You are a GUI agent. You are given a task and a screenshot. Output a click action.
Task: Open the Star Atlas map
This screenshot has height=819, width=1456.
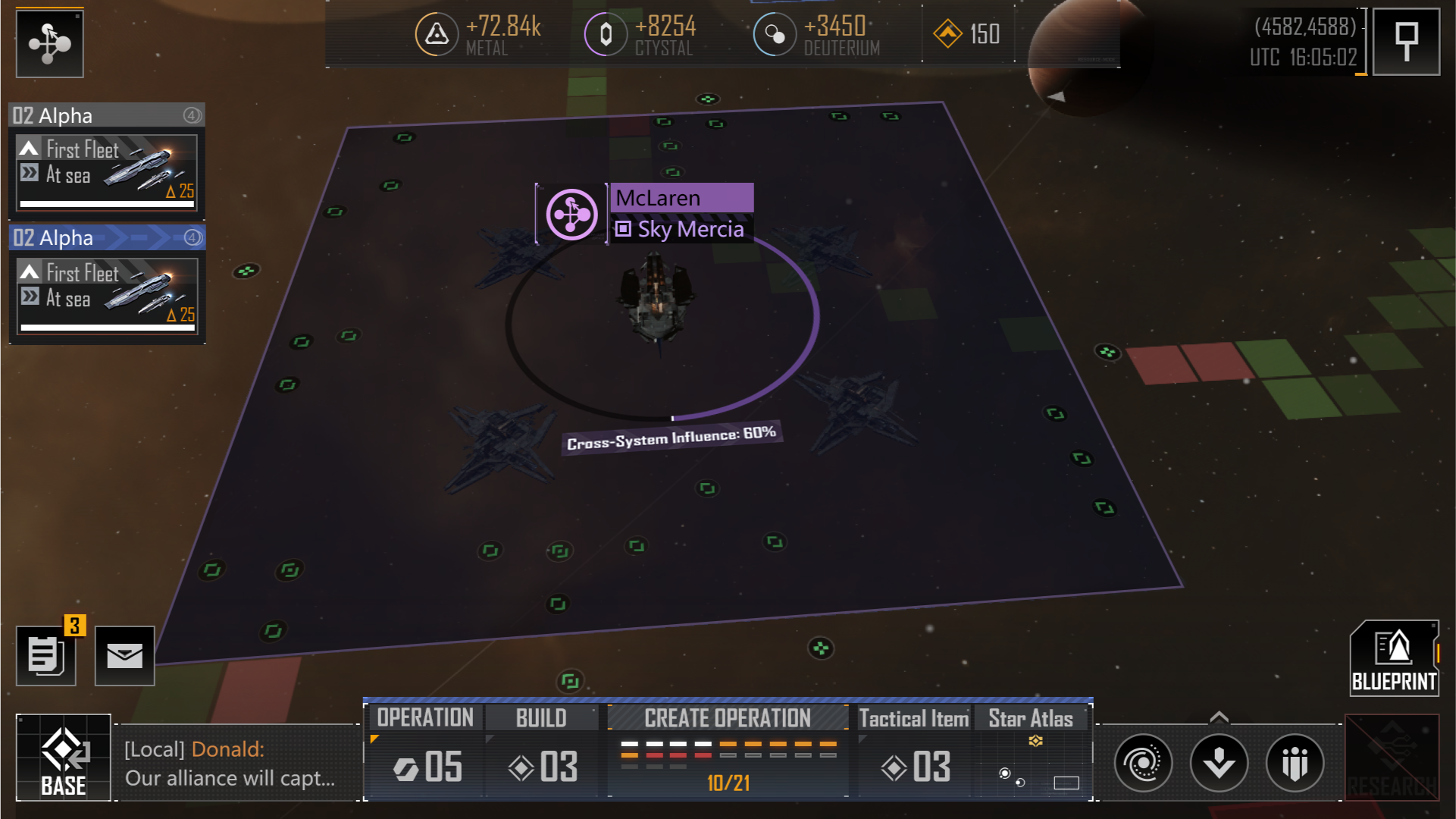tap(1031, 752)
